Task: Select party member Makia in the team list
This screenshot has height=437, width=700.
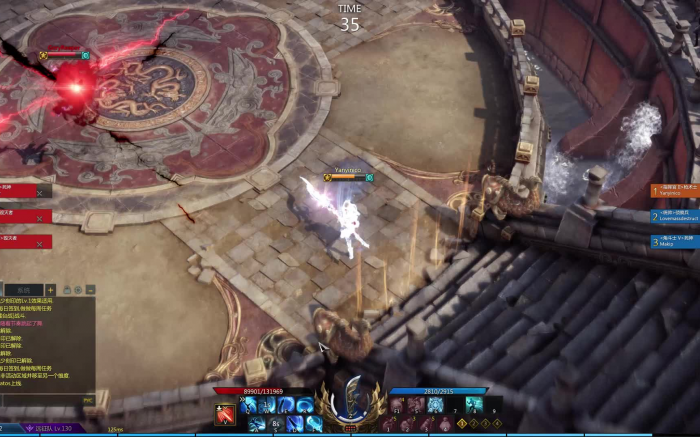Action: (675, 241)
